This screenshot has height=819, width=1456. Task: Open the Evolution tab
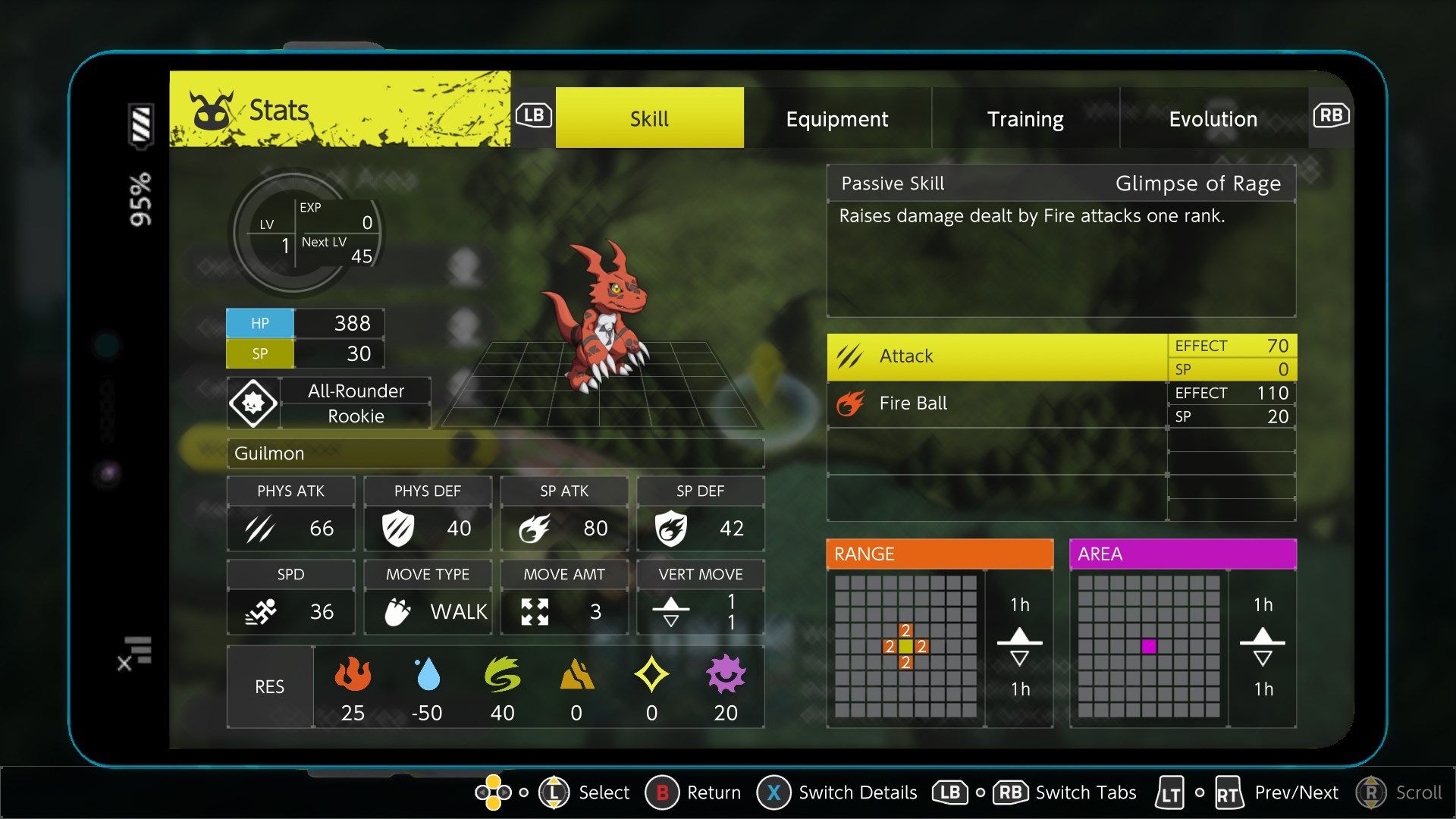coord(1213,118)
